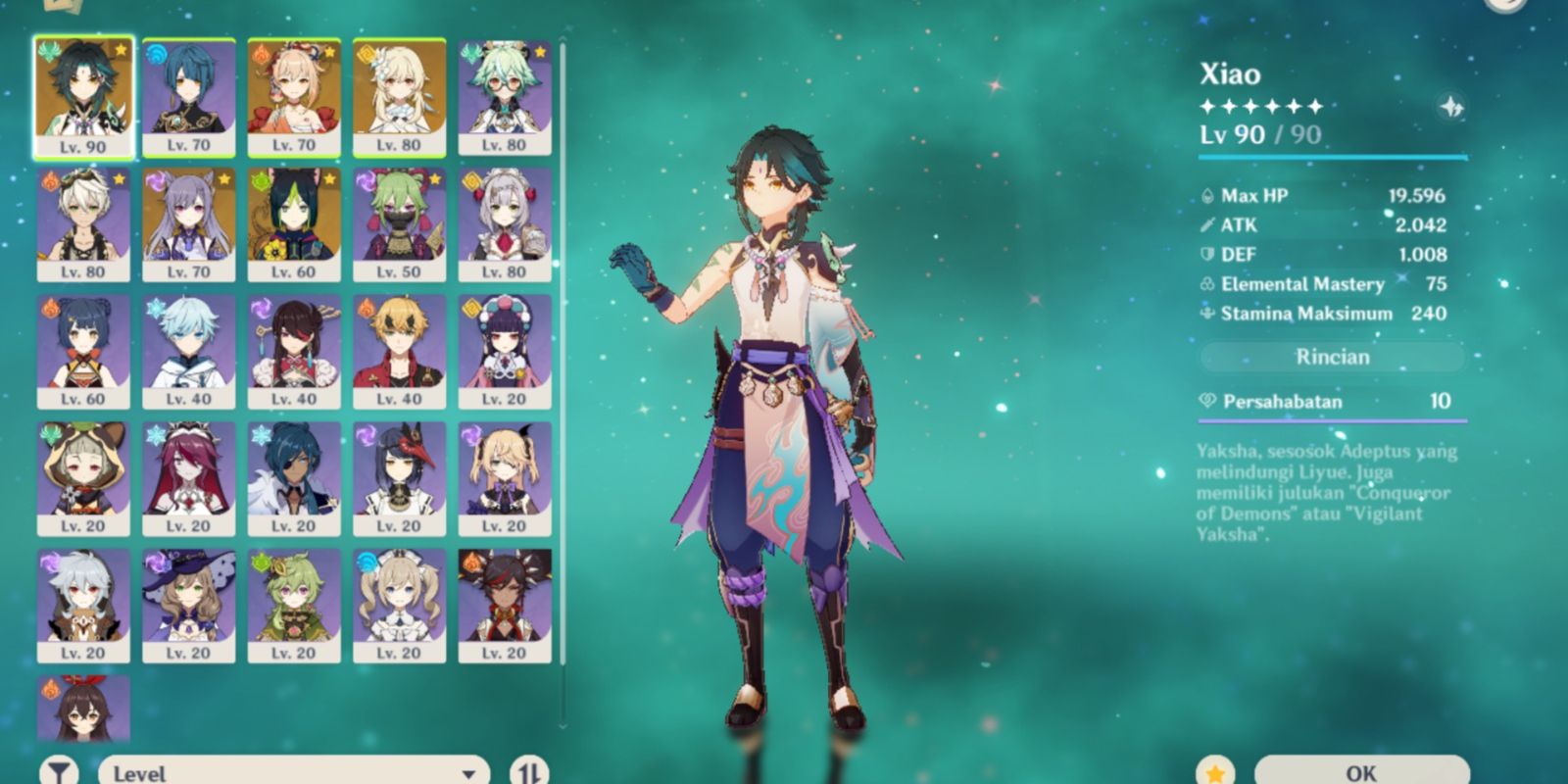Click the ATK sword icon
The image size is (1568, 784).
tap(1208, 224)
